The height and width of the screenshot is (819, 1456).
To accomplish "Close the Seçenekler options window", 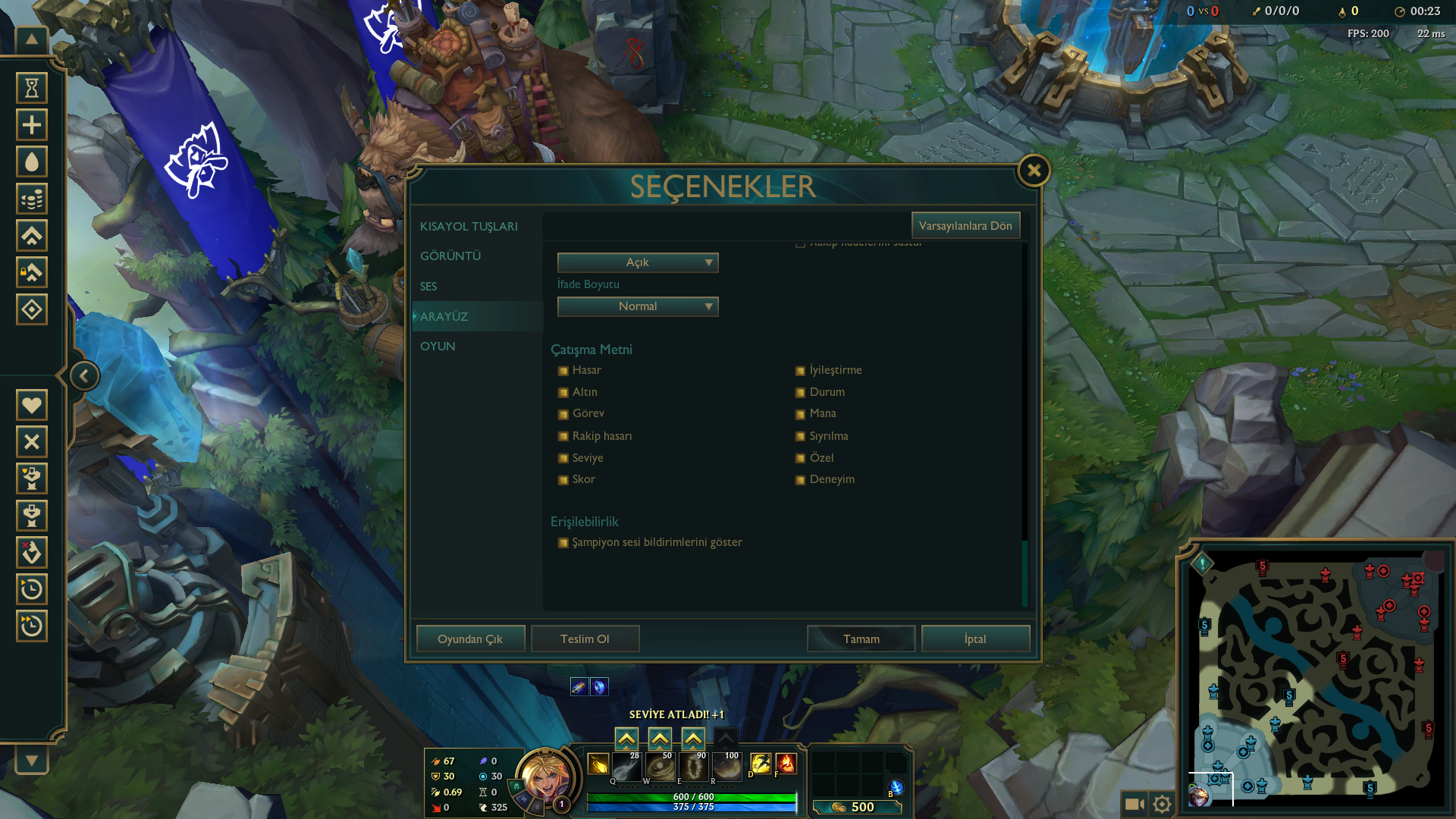I will [x=1034, y=171].
